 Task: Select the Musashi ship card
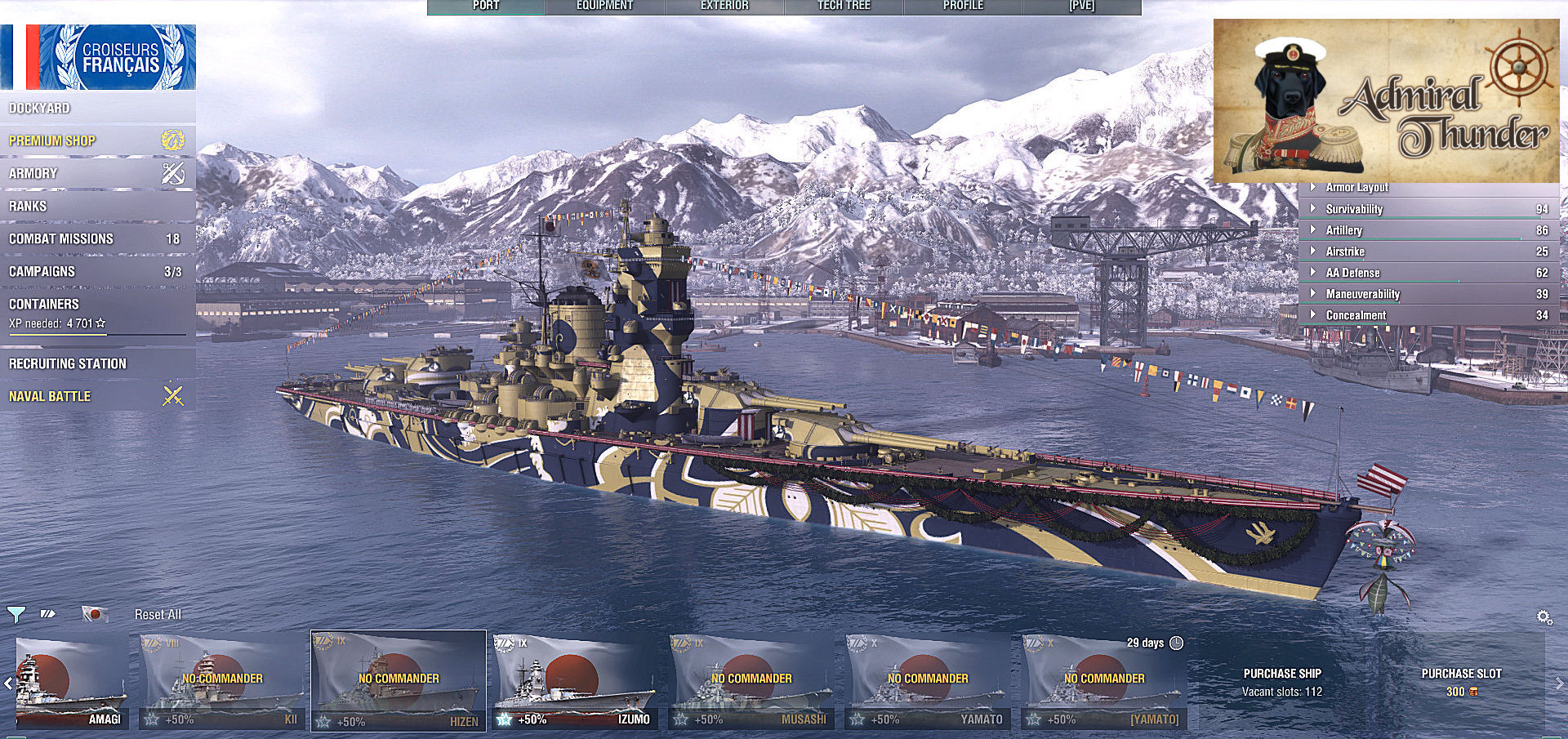click(751, 683)
